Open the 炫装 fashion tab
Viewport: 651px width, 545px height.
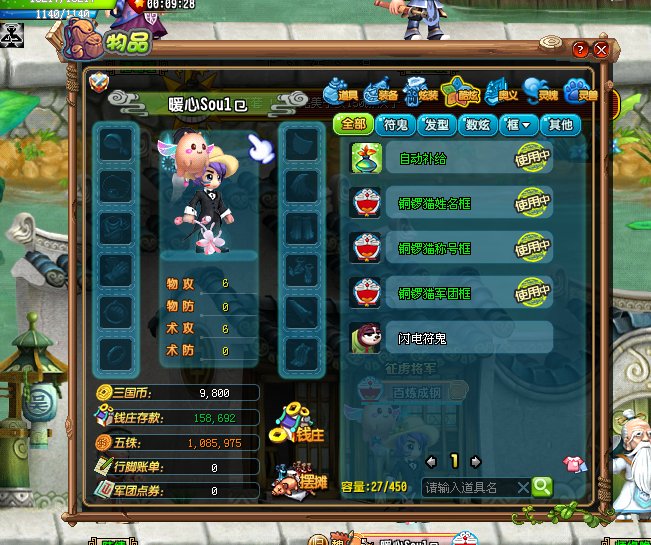tap(421, 92)
